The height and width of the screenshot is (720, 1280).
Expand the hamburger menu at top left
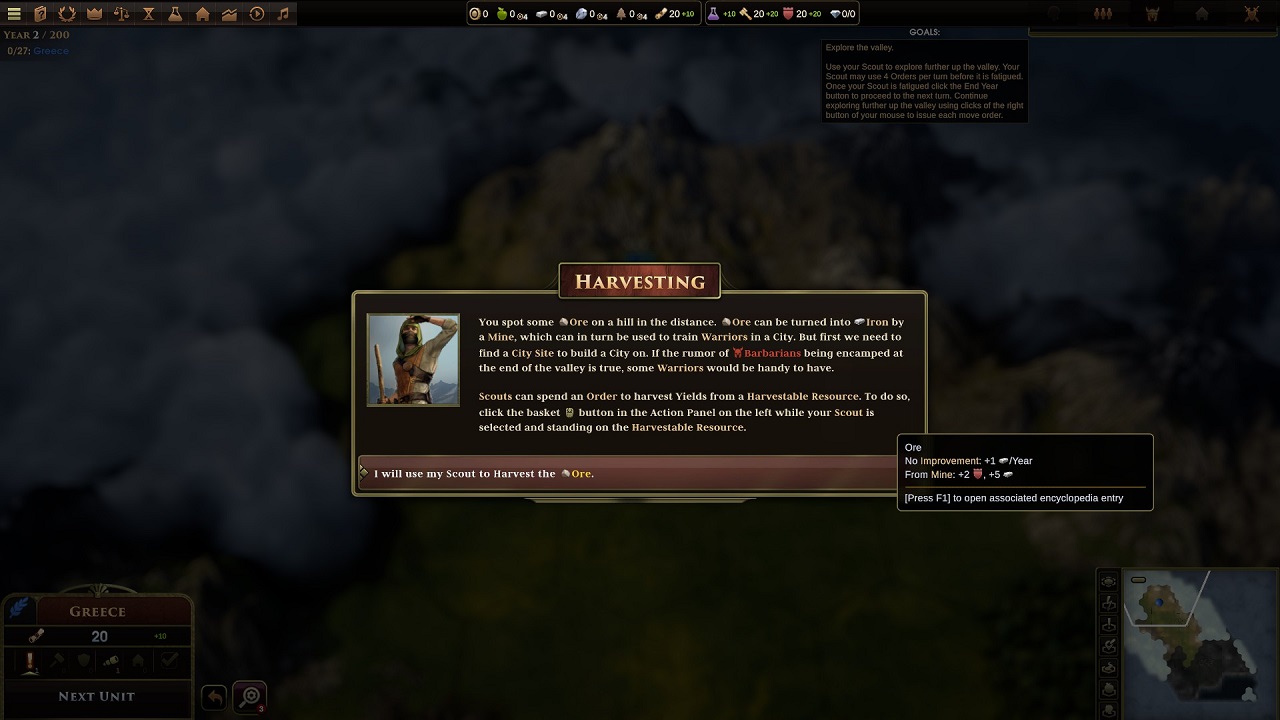[13, 13]
